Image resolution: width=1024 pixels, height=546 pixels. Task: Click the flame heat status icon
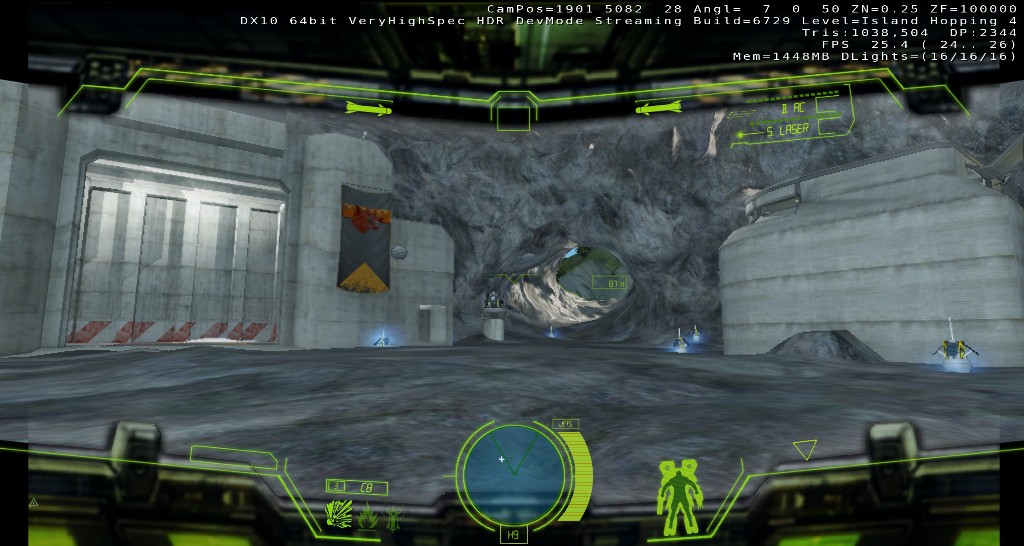pos(367,517)
